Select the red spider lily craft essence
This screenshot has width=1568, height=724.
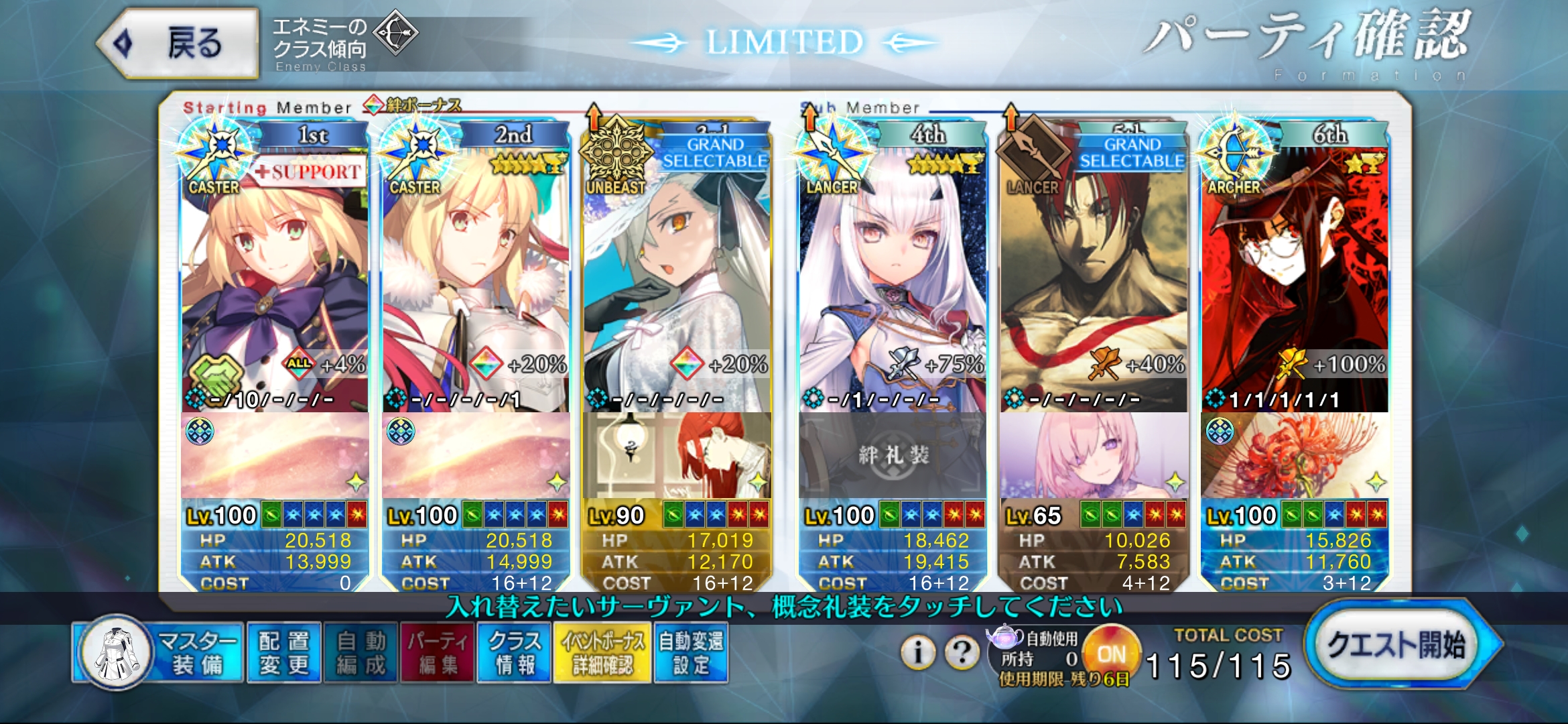pos(1295,456)
